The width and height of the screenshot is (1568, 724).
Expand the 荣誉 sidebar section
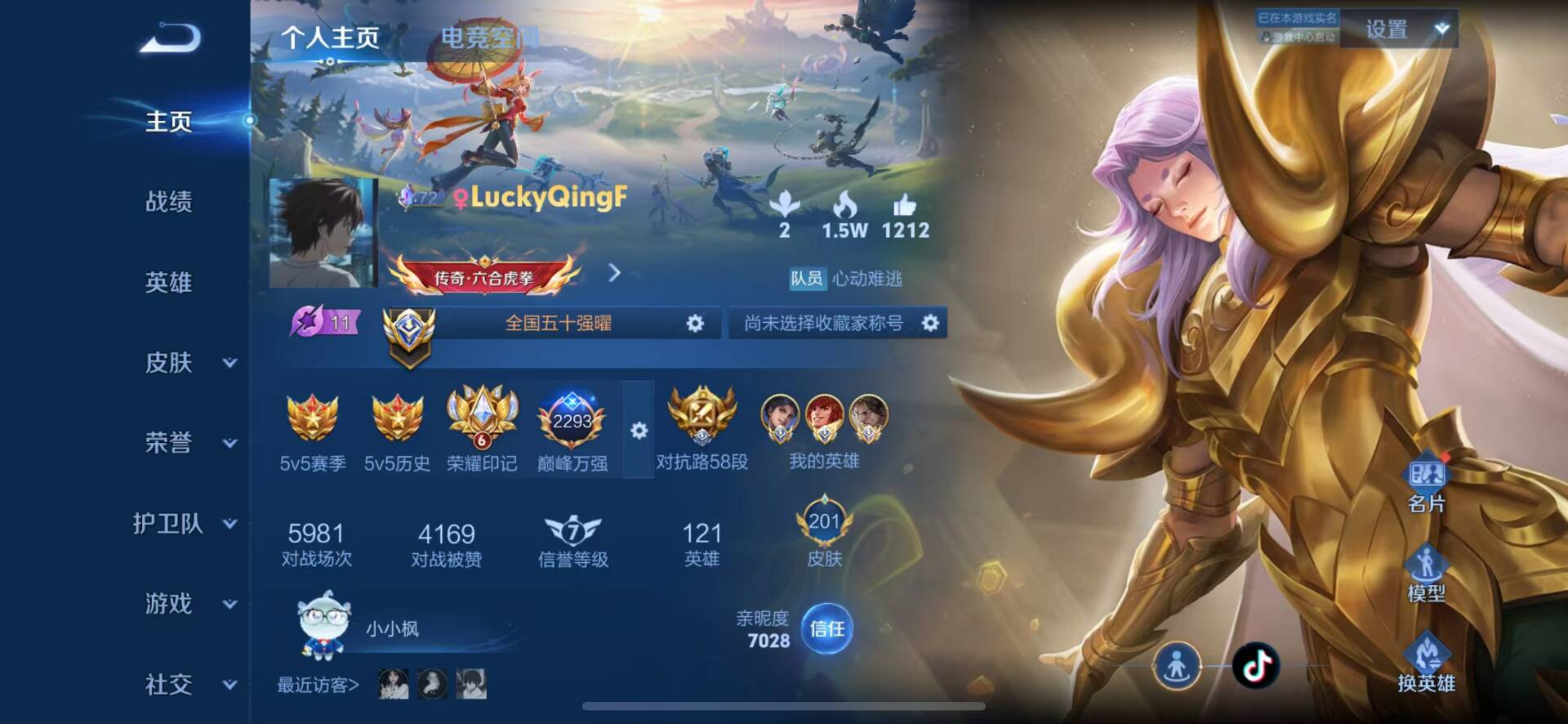pyautogui.click(x=189, y=443)
